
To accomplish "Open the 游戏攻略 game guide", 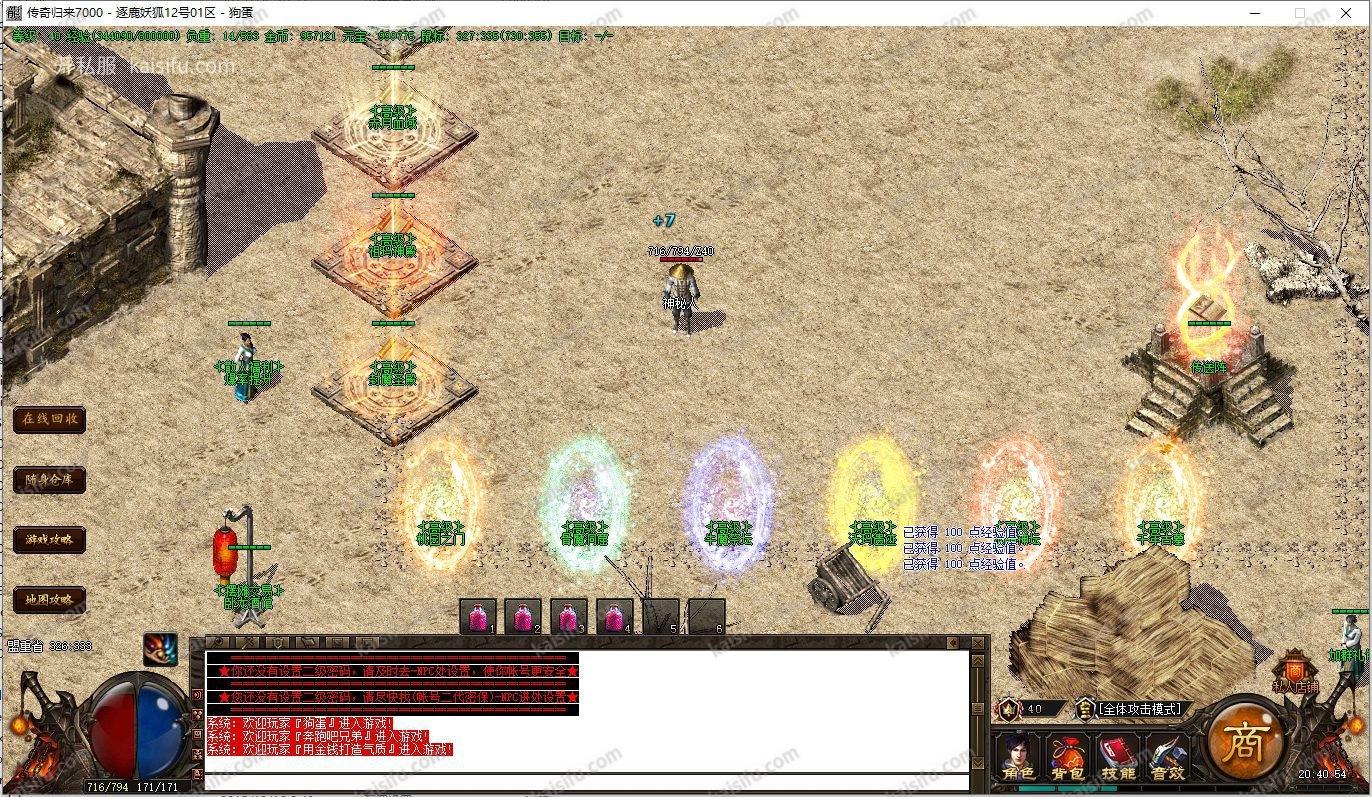I will [x=49, y=540].
